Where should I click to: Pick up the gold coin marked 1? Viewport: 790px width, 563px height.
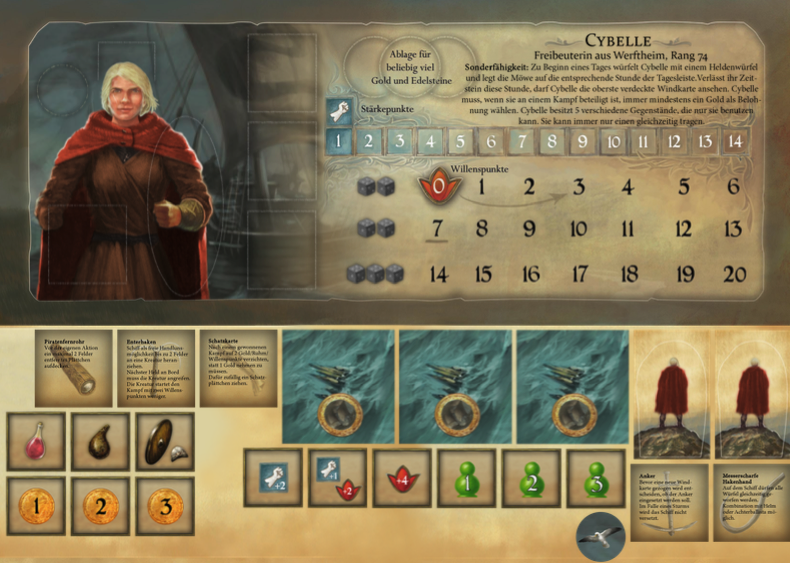(x=36, y=505)
